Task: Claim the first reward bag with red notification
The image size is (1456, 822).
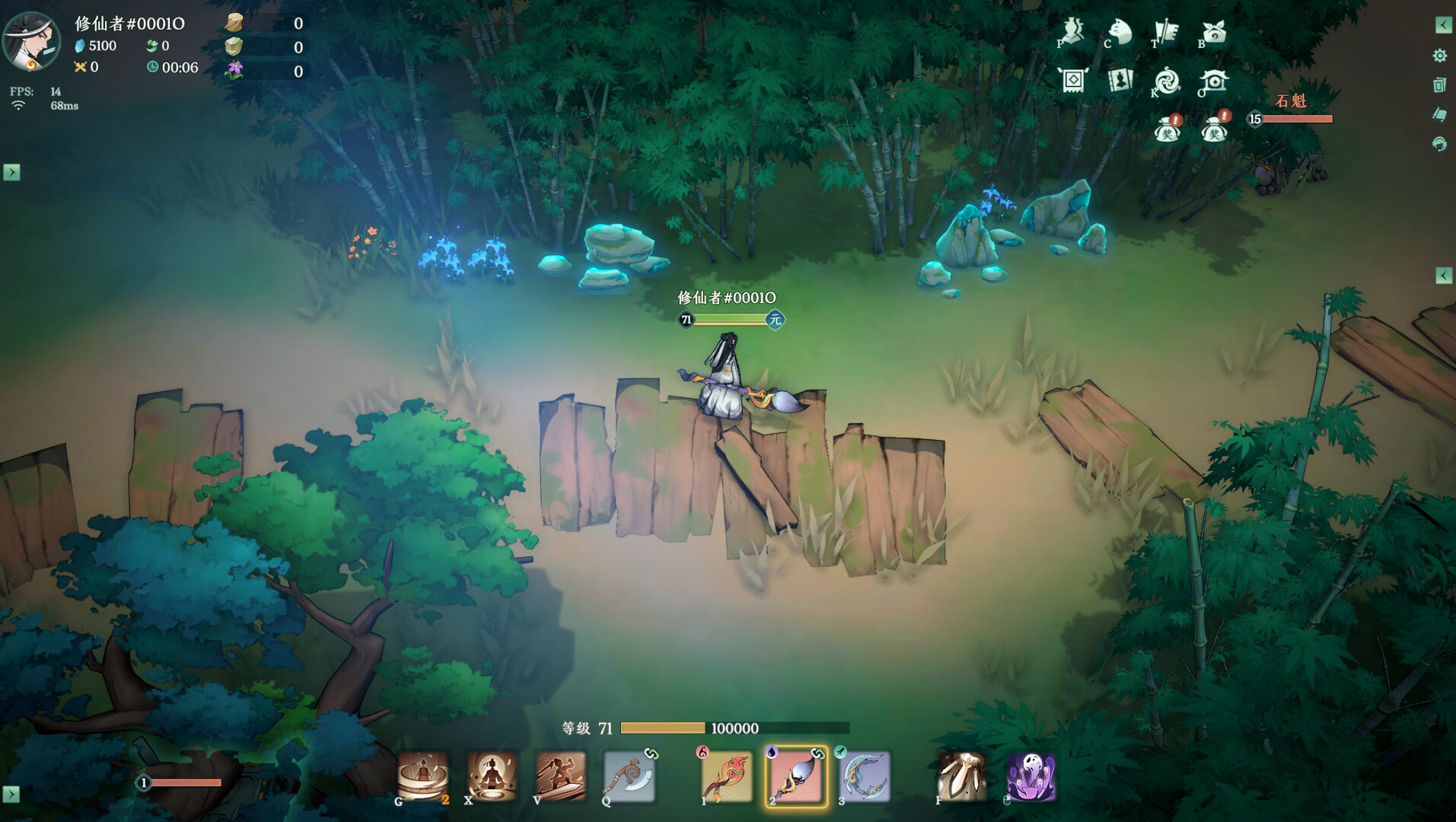Action: (1168, 131)
